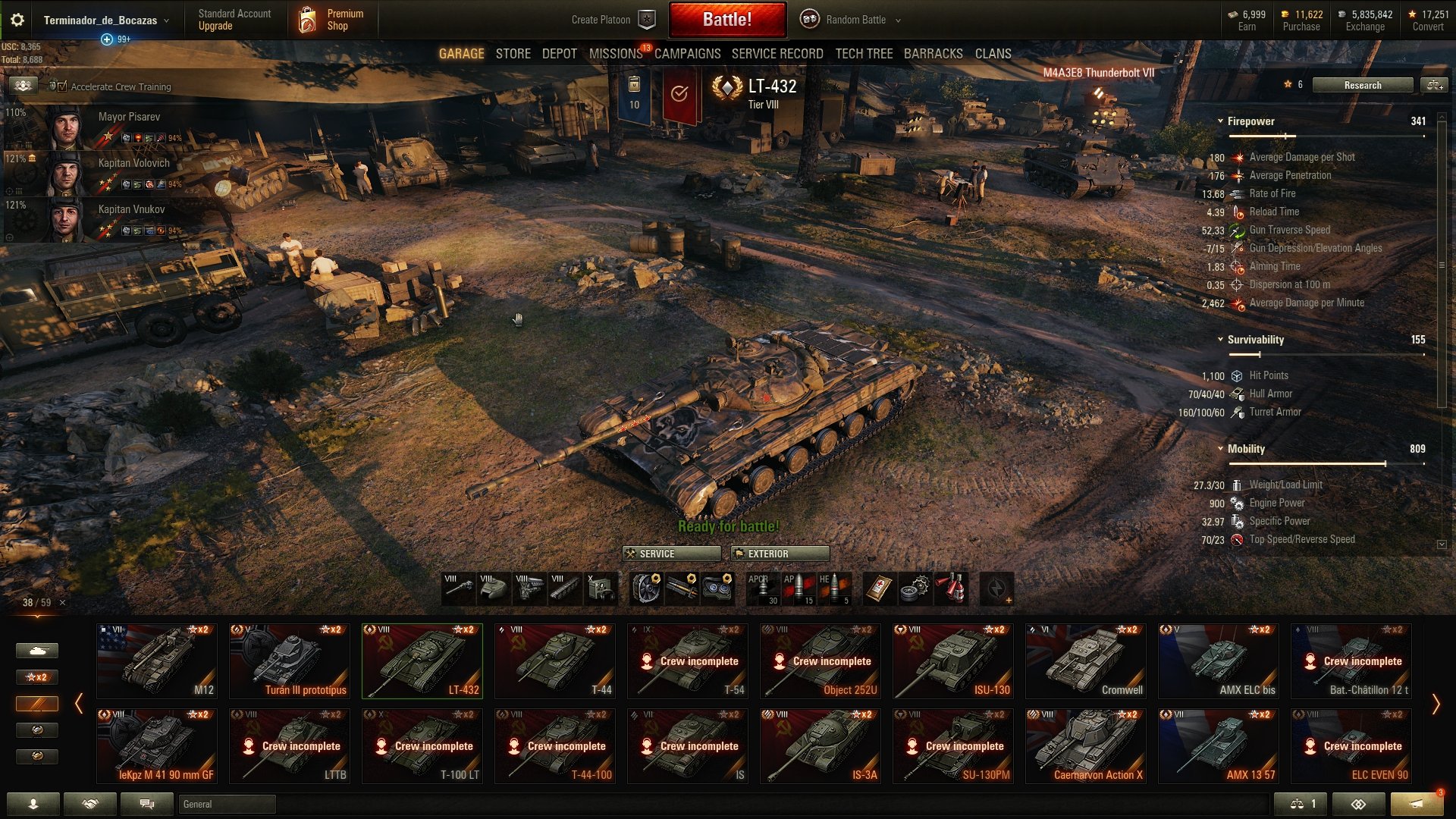The image size is (1456, 819).
Task: Open the Store tab
Action: coord(513,54)
